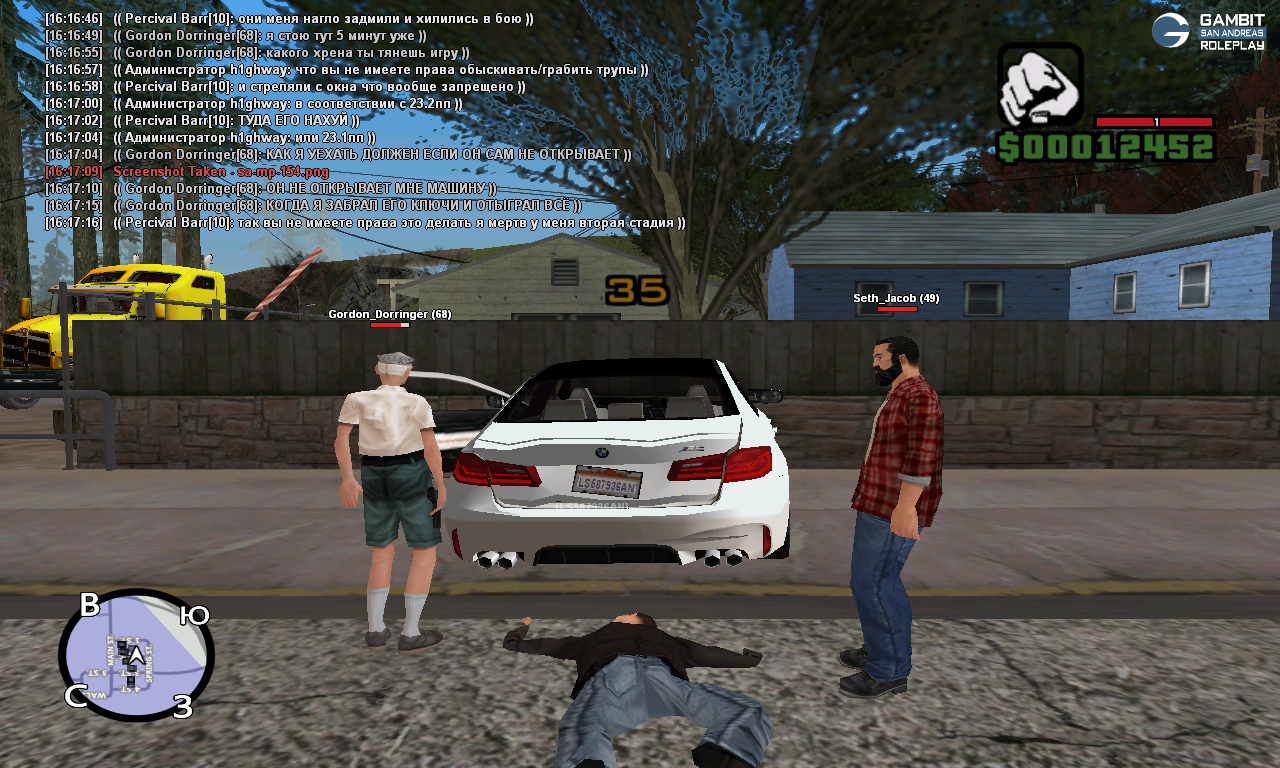Open the circular radar minimap
Viewport: 1280px width, 768px height.
[137, 655]
